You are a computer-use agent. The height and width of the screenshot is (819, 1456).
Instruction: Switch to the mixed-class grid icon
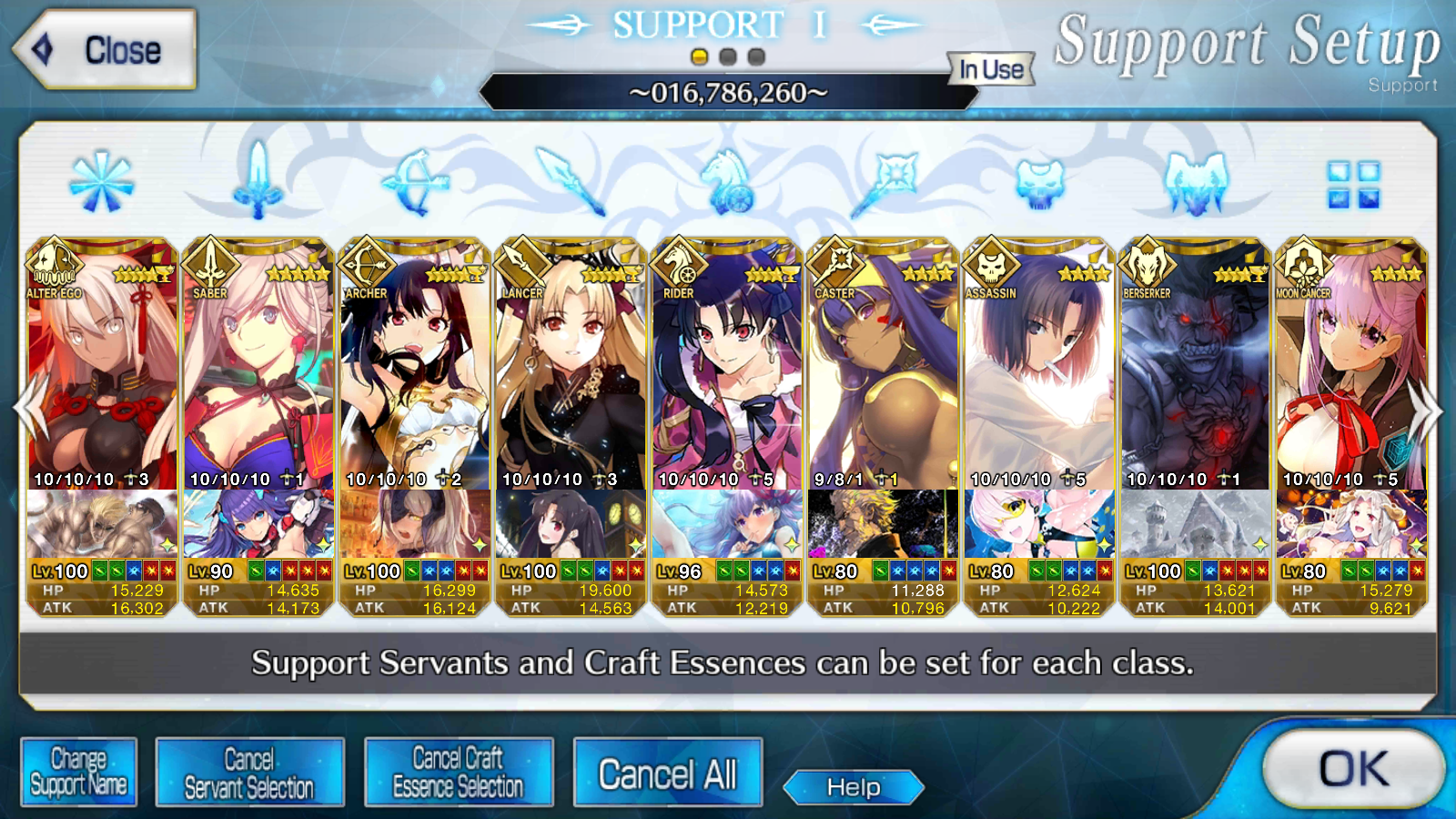tap(1353, 185)
